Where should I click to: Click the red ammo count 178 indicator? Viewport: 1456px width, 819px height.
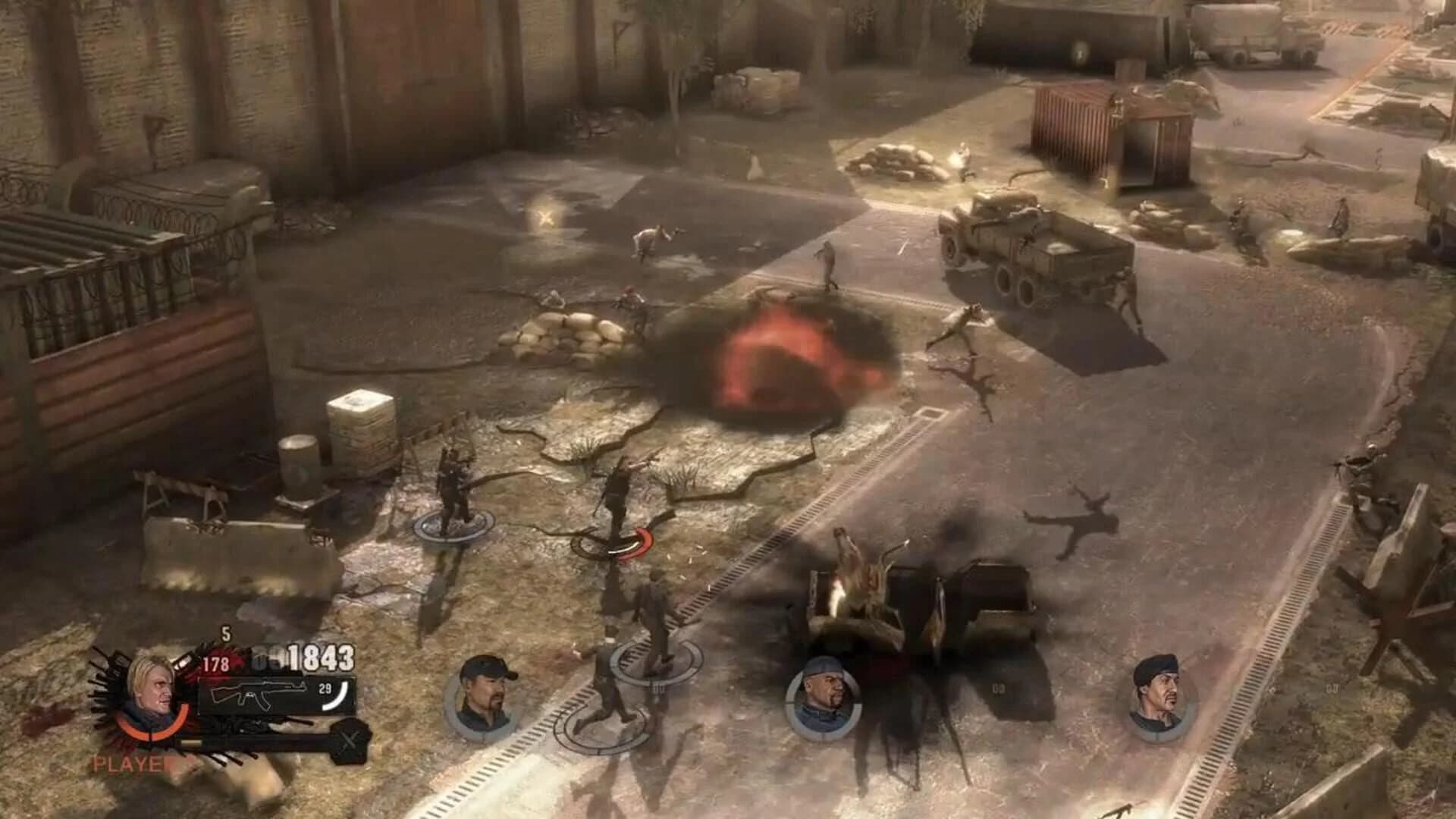tap(215, 664)
